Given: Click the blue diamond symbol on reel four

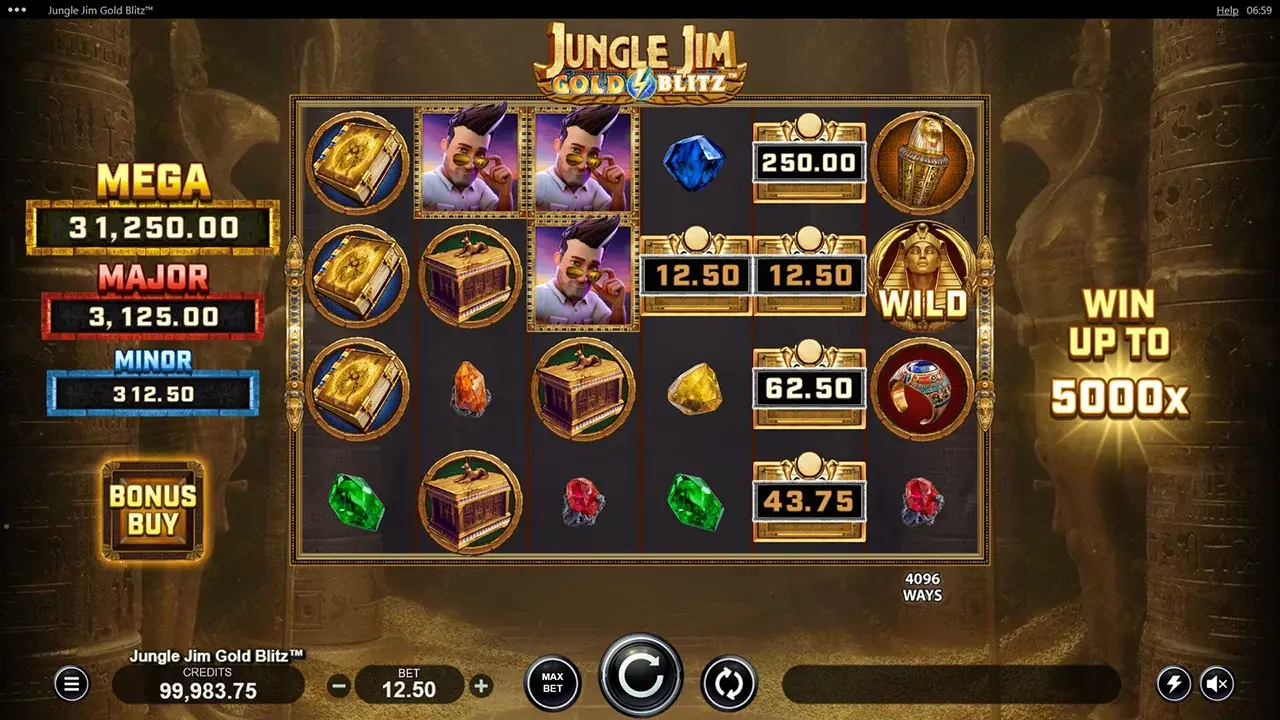Looking at the screenshot, I should (693, 163).
